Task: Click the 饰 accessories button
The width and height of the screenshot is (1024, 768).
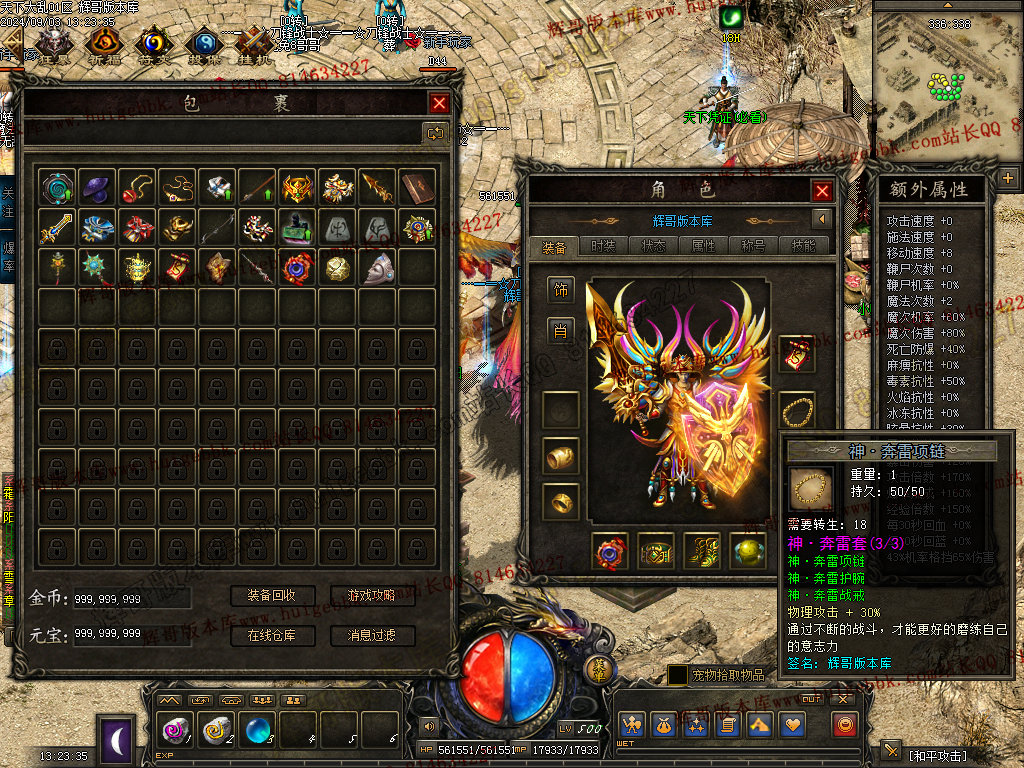Action: (560, 289)
